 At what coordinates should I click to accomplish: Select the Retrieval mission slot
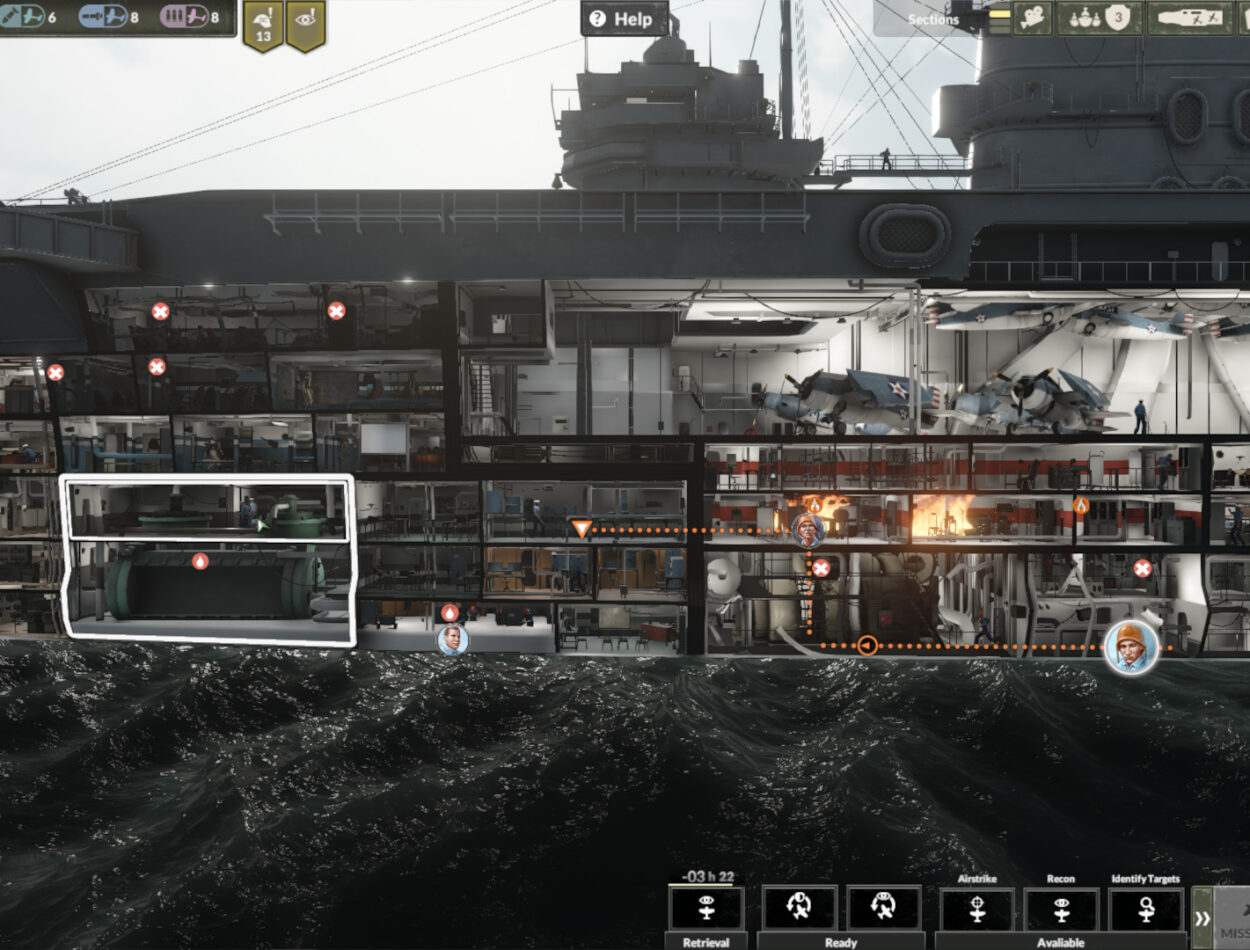[707, 909]
